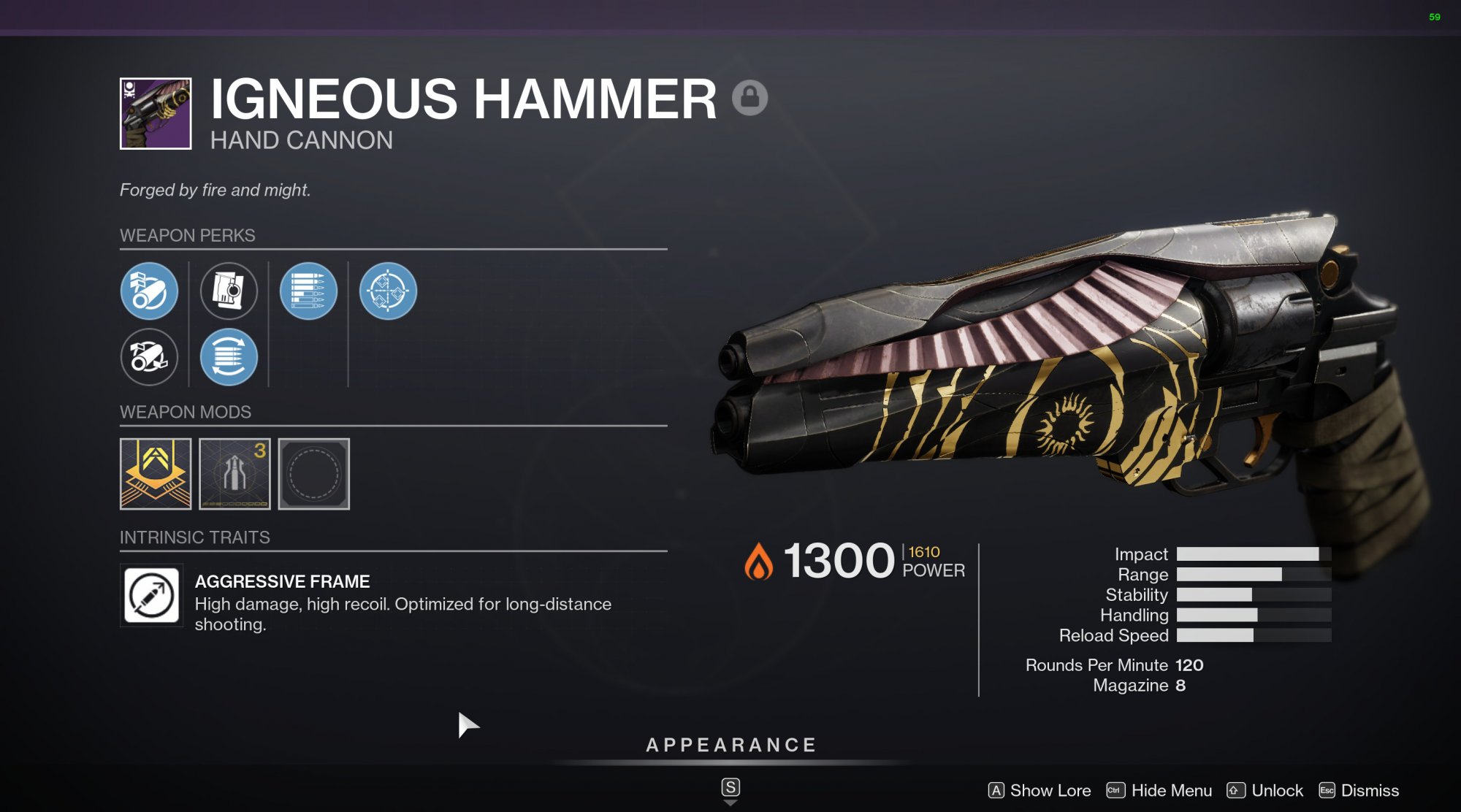Image resolution: width=1461 pixels, height=812 pixels.
Task: Click the Igneous Hammer weapon thumbnail
Action: point(156,114)
